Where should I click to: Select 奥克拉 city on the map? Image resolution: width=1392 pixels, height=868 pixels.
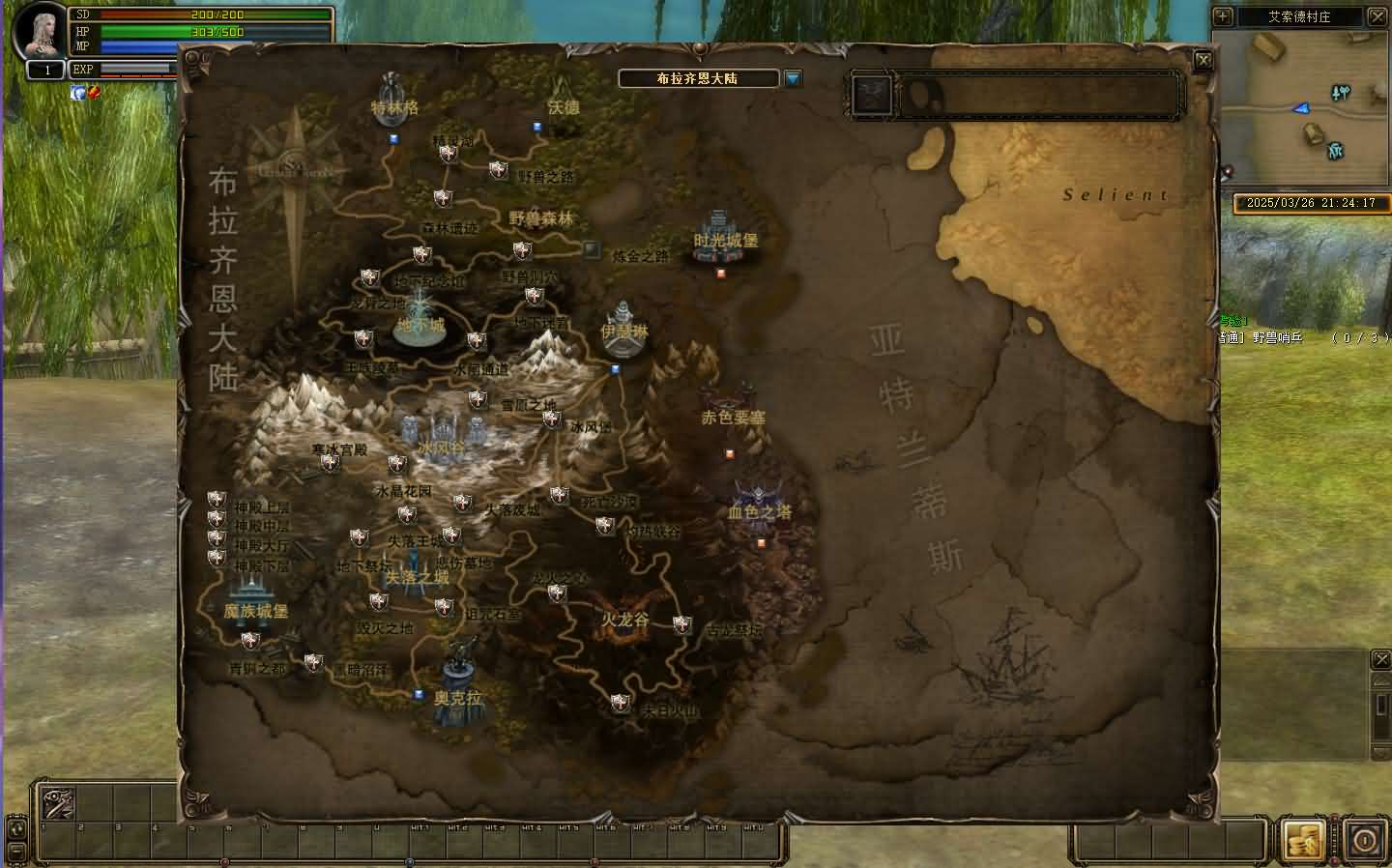point(459,686)
